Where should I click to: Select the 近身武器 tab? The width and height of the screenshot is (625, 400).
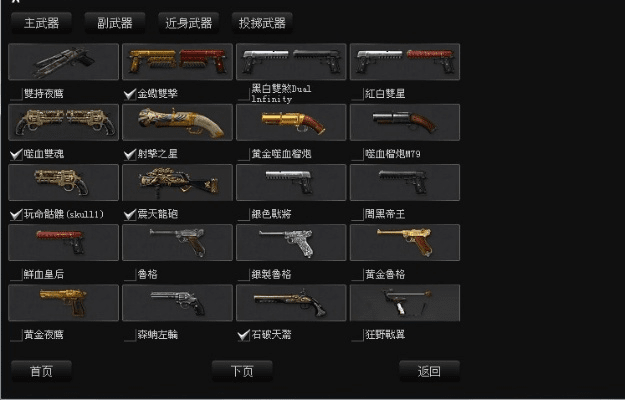tap(190, 22)
